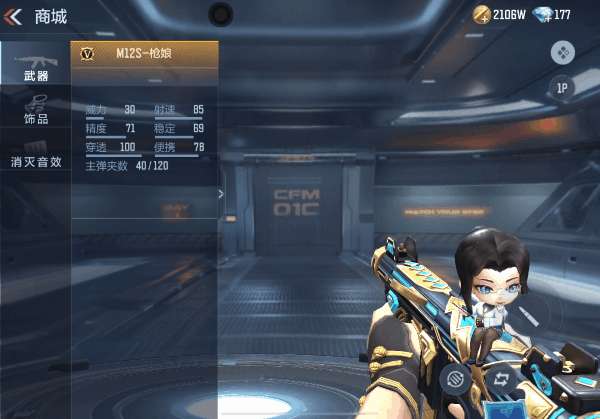Open the four-diamond menu button

coord(562,52)
